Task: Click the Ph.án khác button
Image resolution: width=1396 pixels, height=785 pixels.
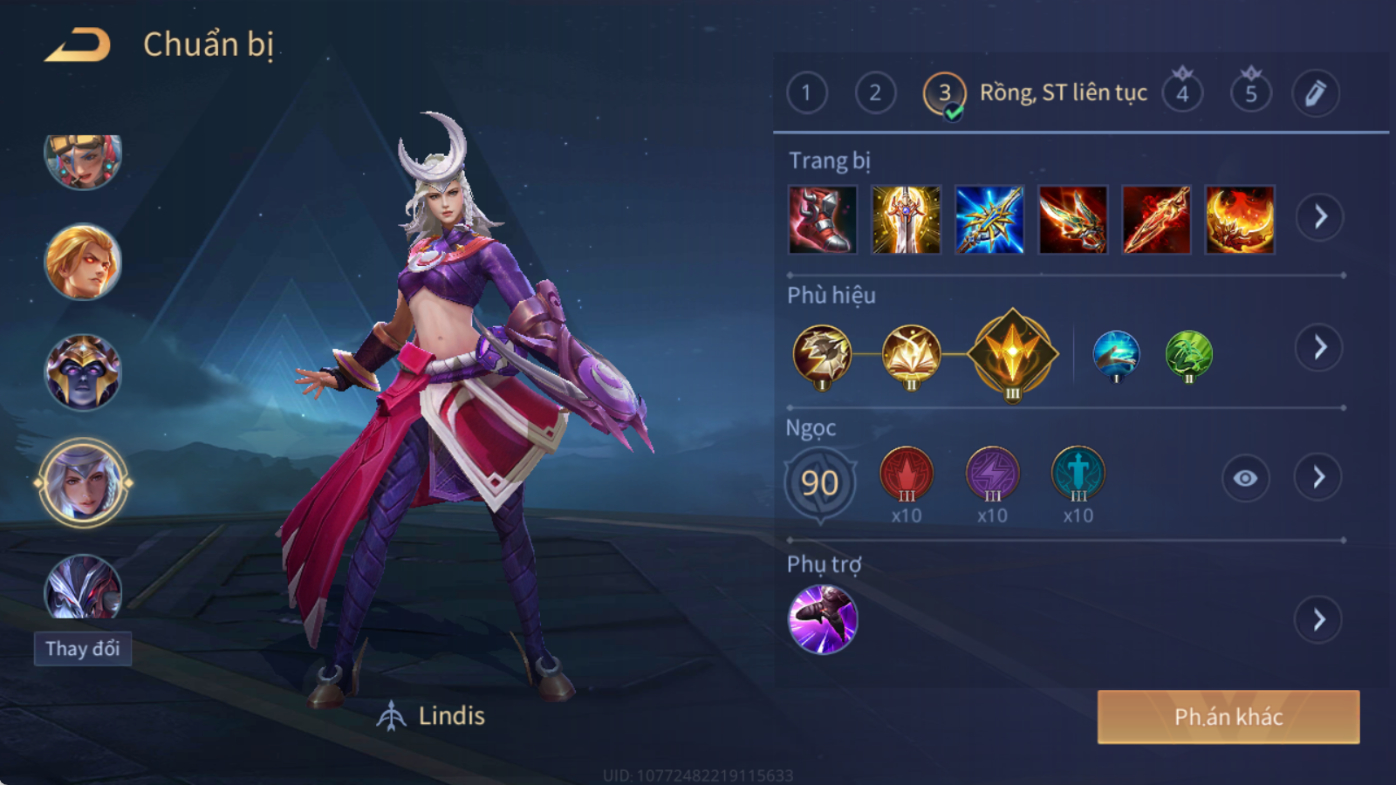Action: pos(1228,717)
